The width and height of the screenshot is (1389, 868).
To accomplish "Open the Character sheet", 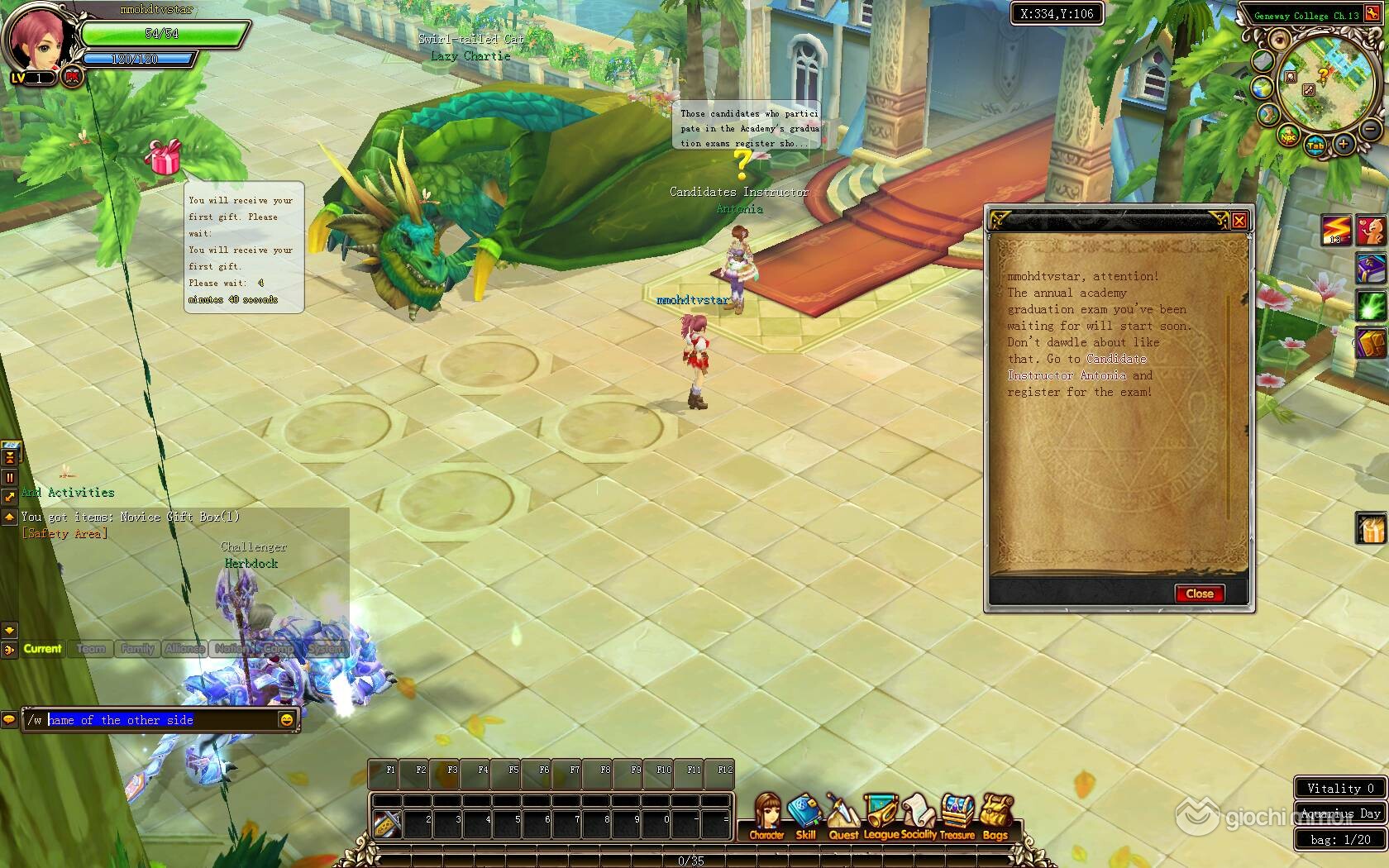I will 766,818.
